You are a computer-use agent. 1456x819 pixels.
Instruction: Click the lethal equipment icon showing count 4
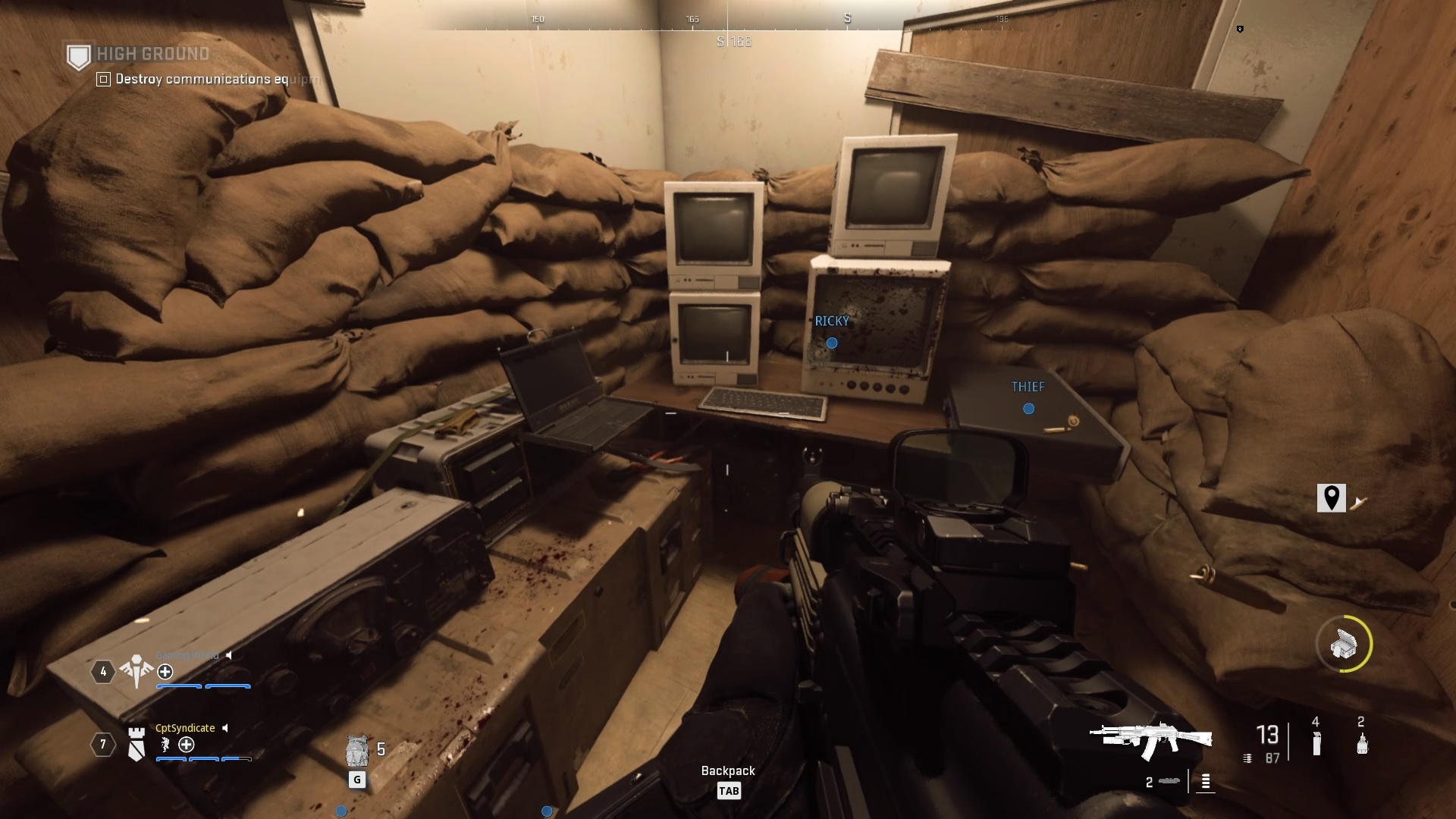[x=1316, y=744]
